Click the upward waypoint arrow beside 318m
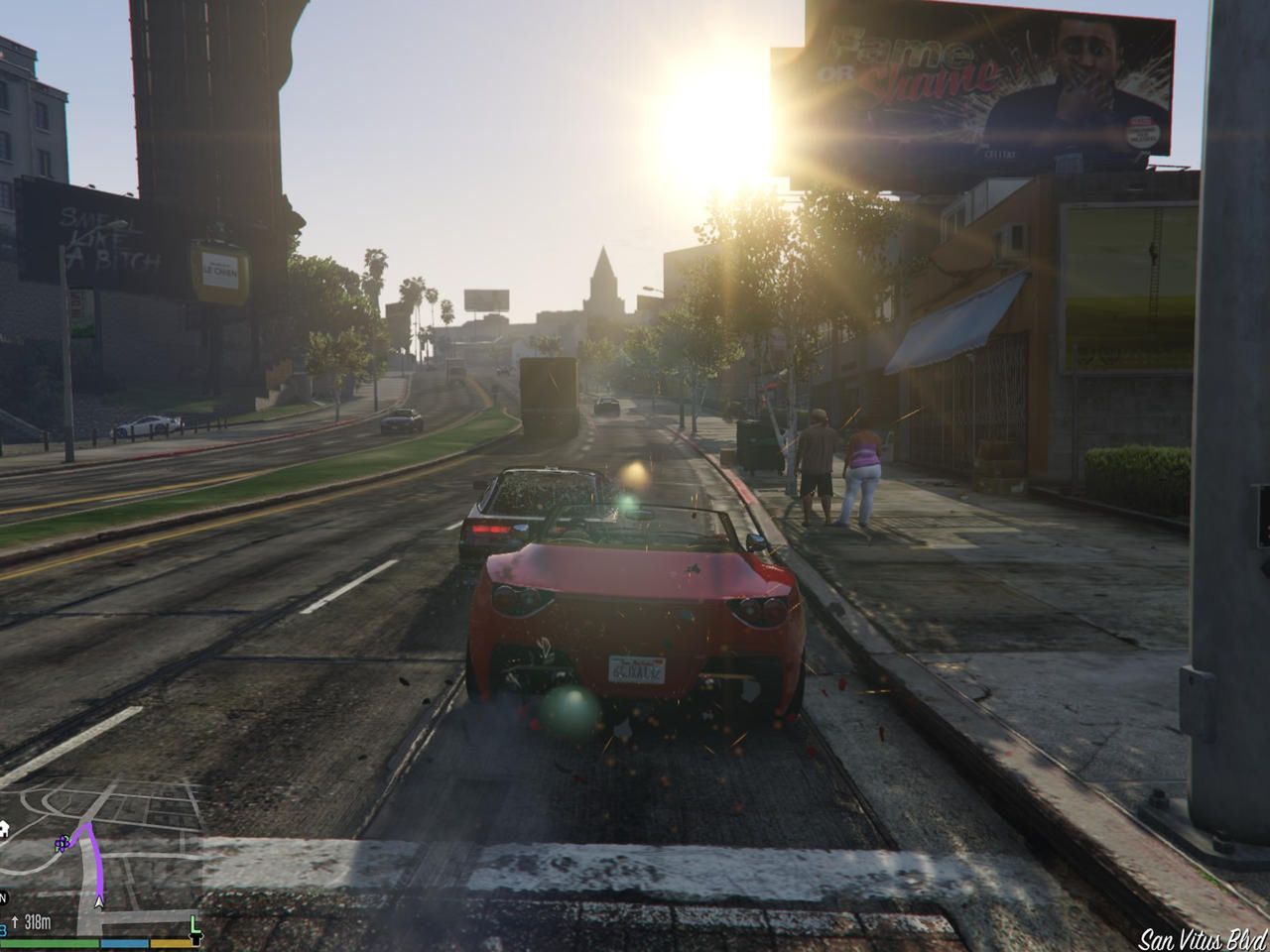The width and height of the screenshot is (1270, 952). point(15,921)
